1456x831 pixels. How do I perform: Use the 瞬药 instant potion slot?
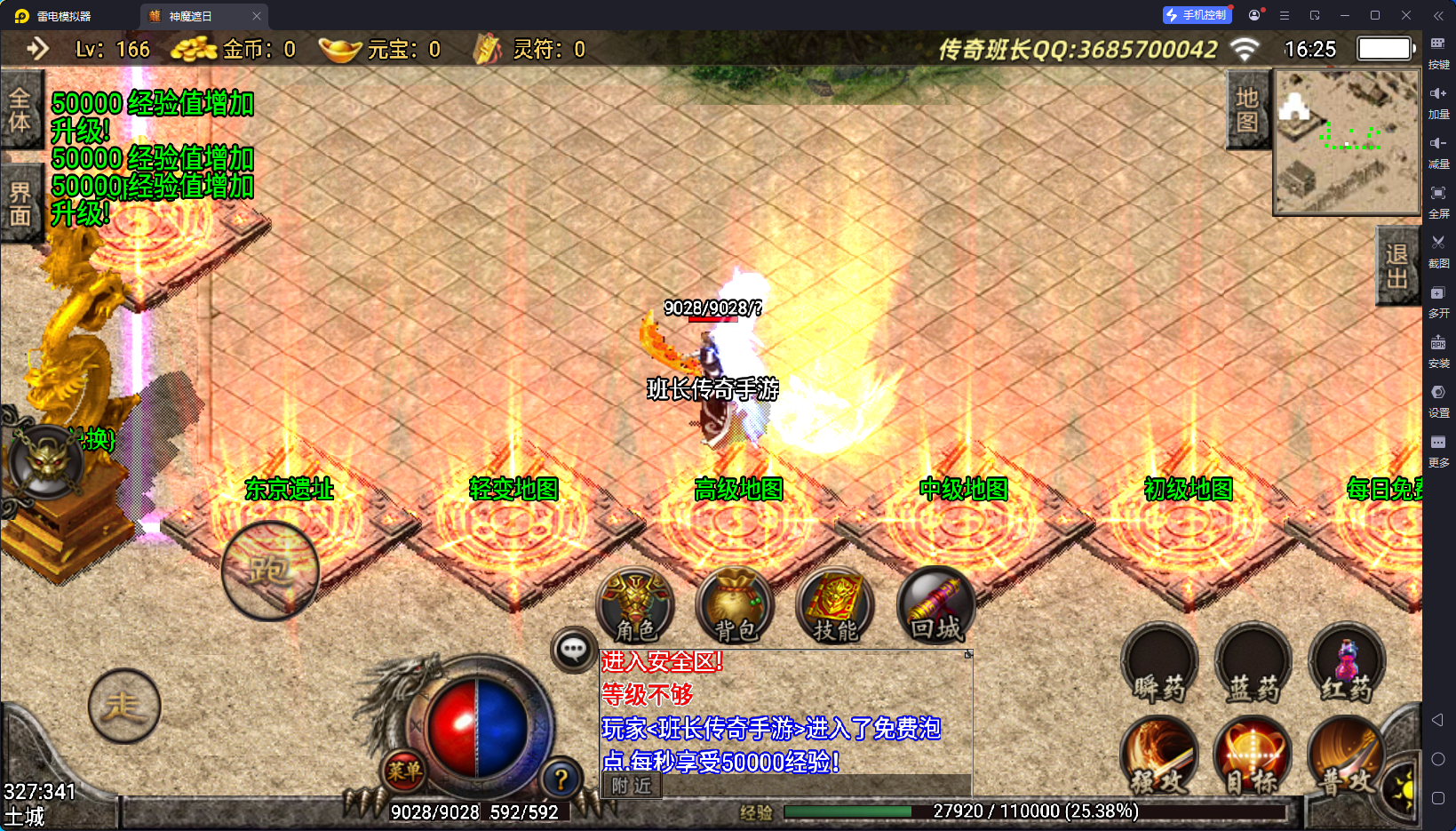point(1158,663)
